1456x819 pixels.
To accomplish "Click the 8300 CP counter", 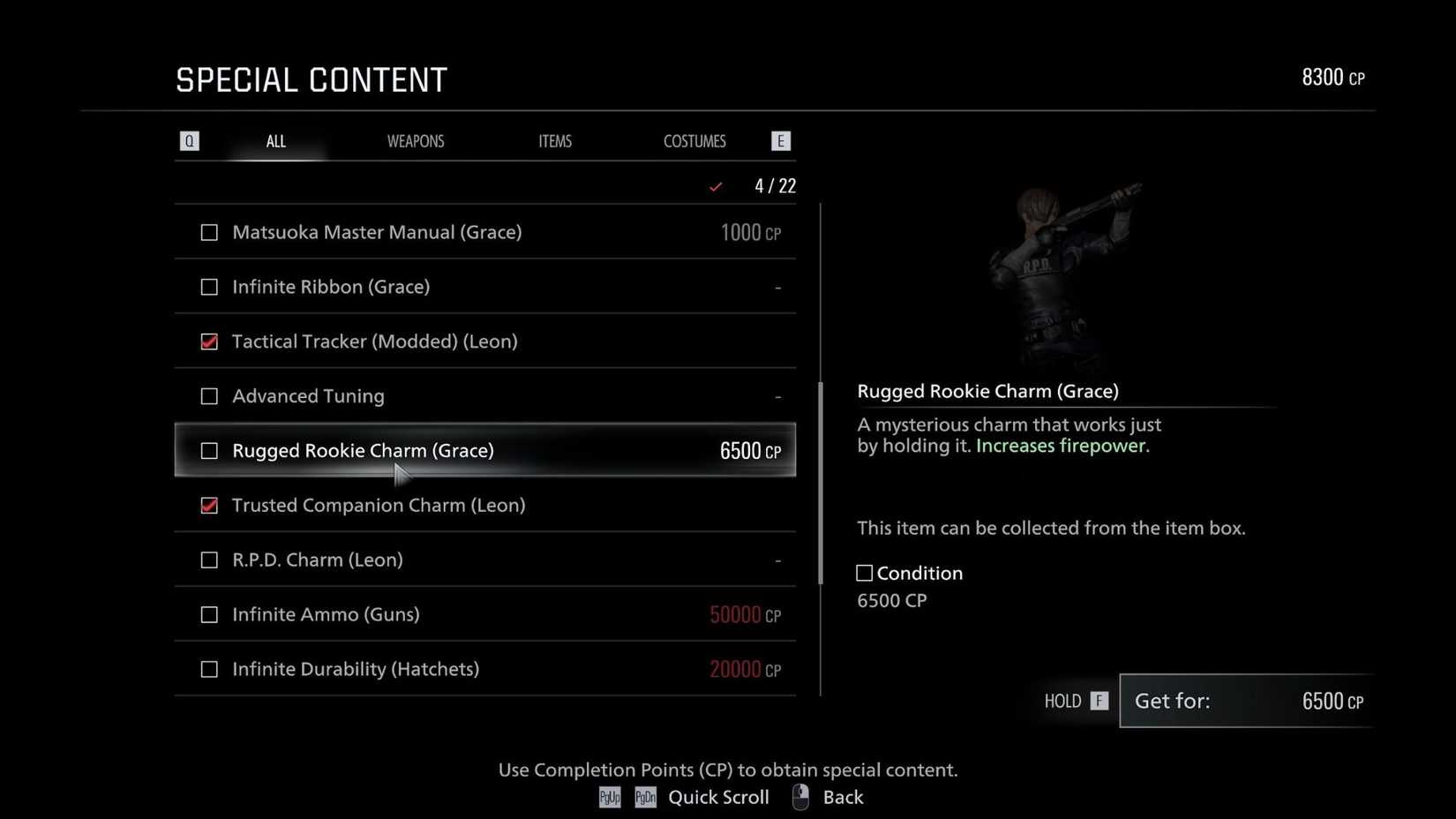I will [x=1332, y=77].
